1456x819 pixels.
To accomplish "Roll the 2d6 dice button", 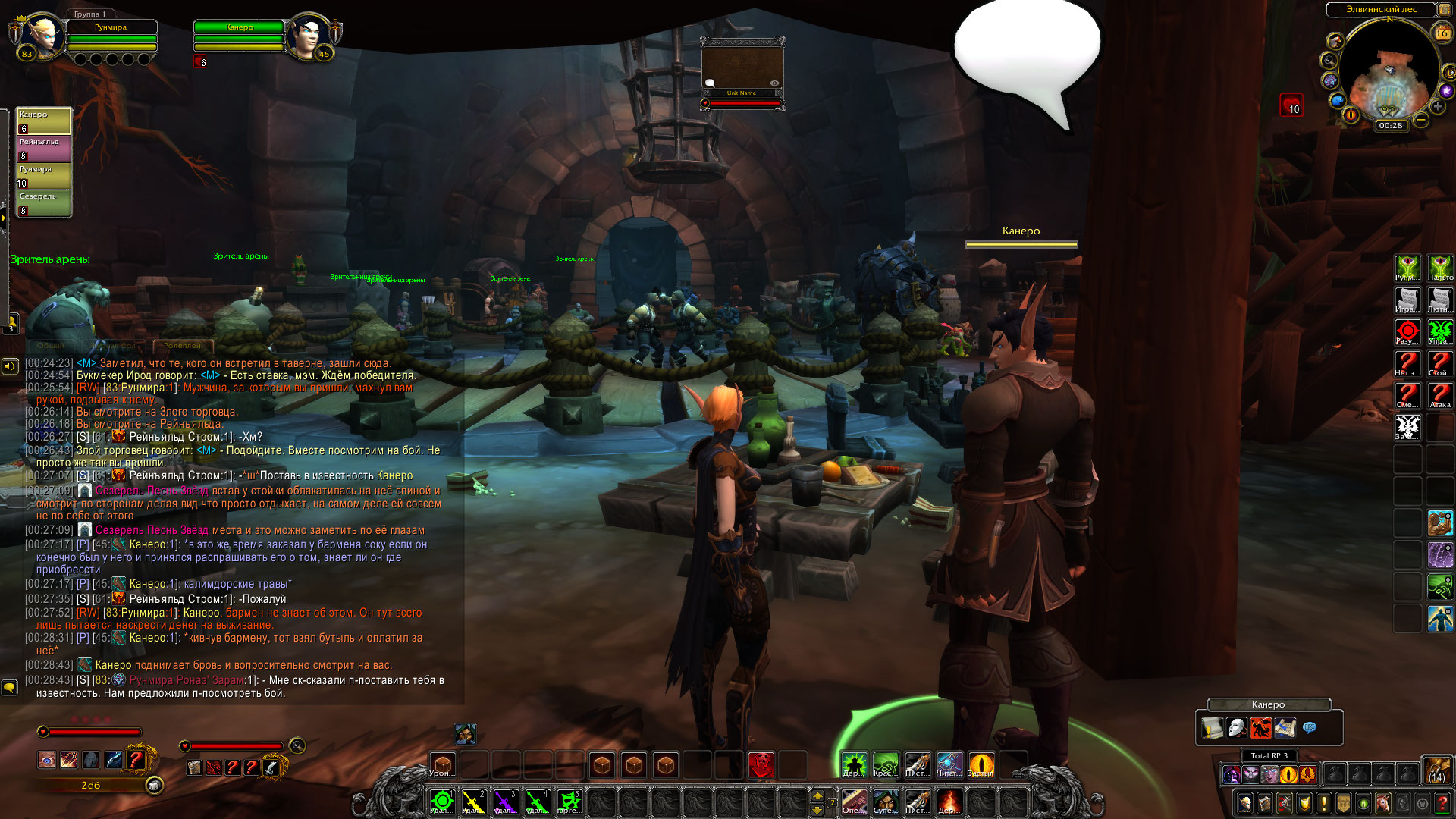I will (x=154, y=786).
